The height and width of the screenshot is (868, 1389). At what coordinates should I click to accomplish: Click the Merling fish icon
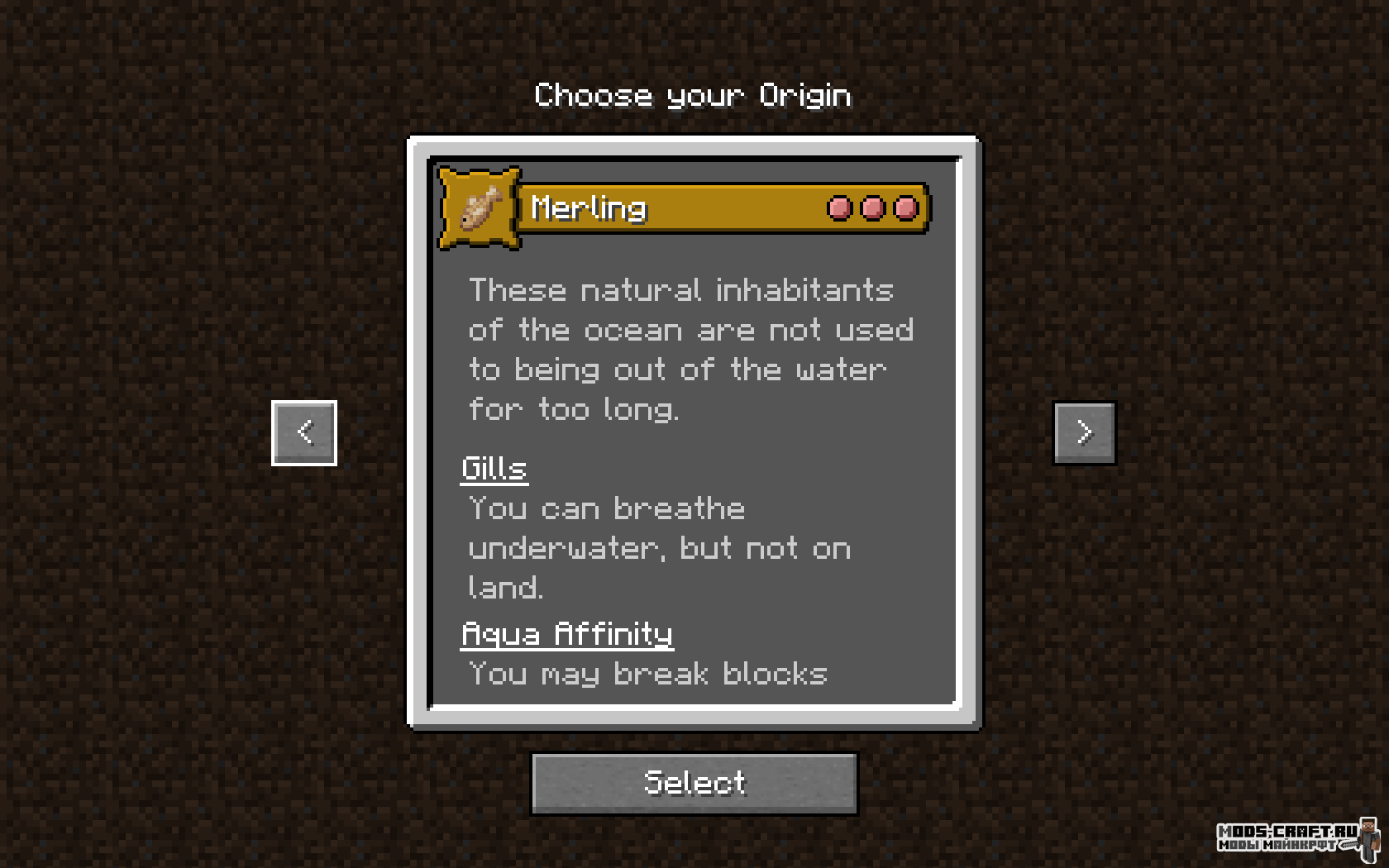click(480, 207)
